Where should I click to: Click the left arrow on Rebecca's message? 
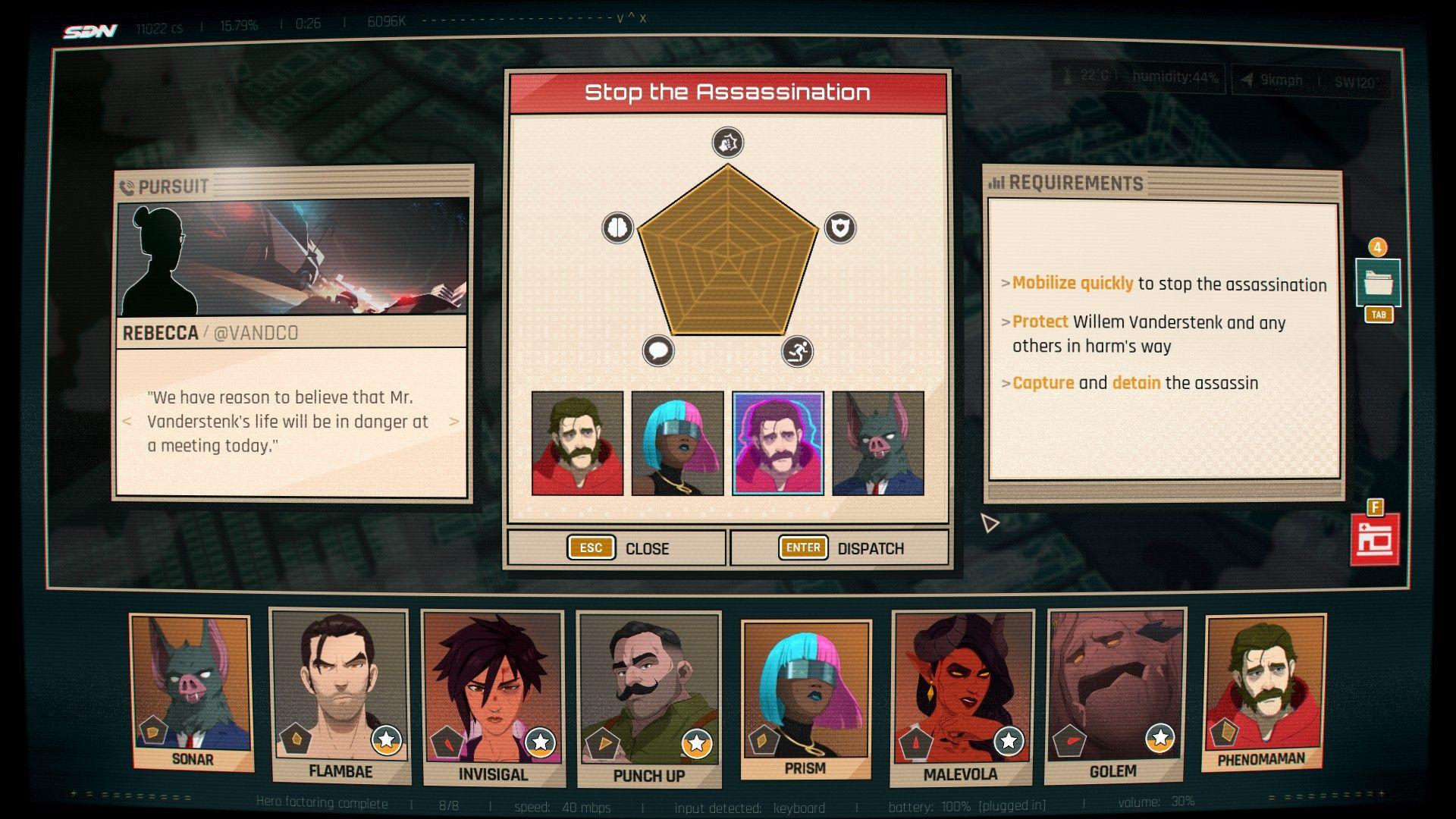[x=127, y=422]
